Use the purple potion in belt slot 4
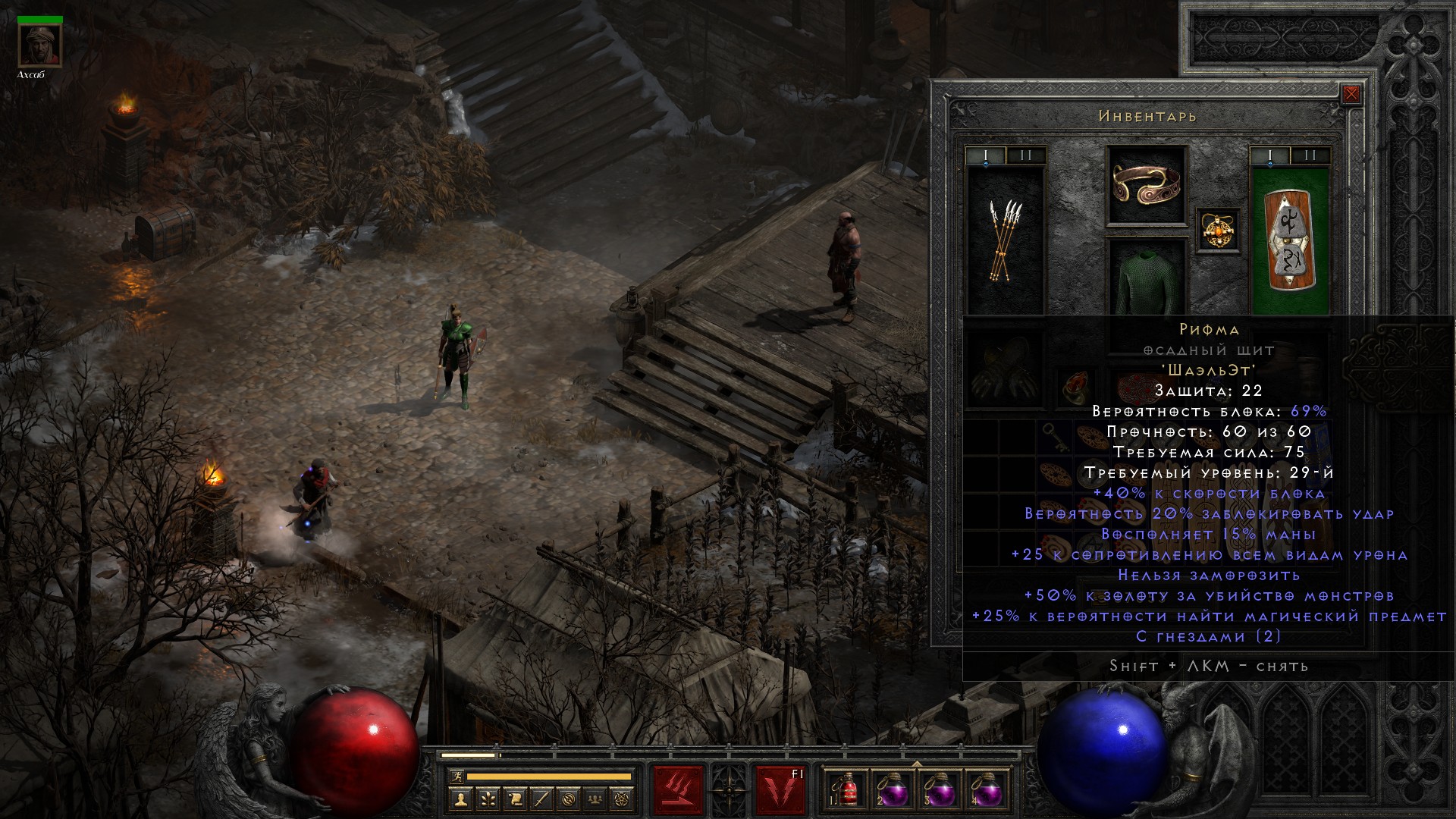 point(985,789)
